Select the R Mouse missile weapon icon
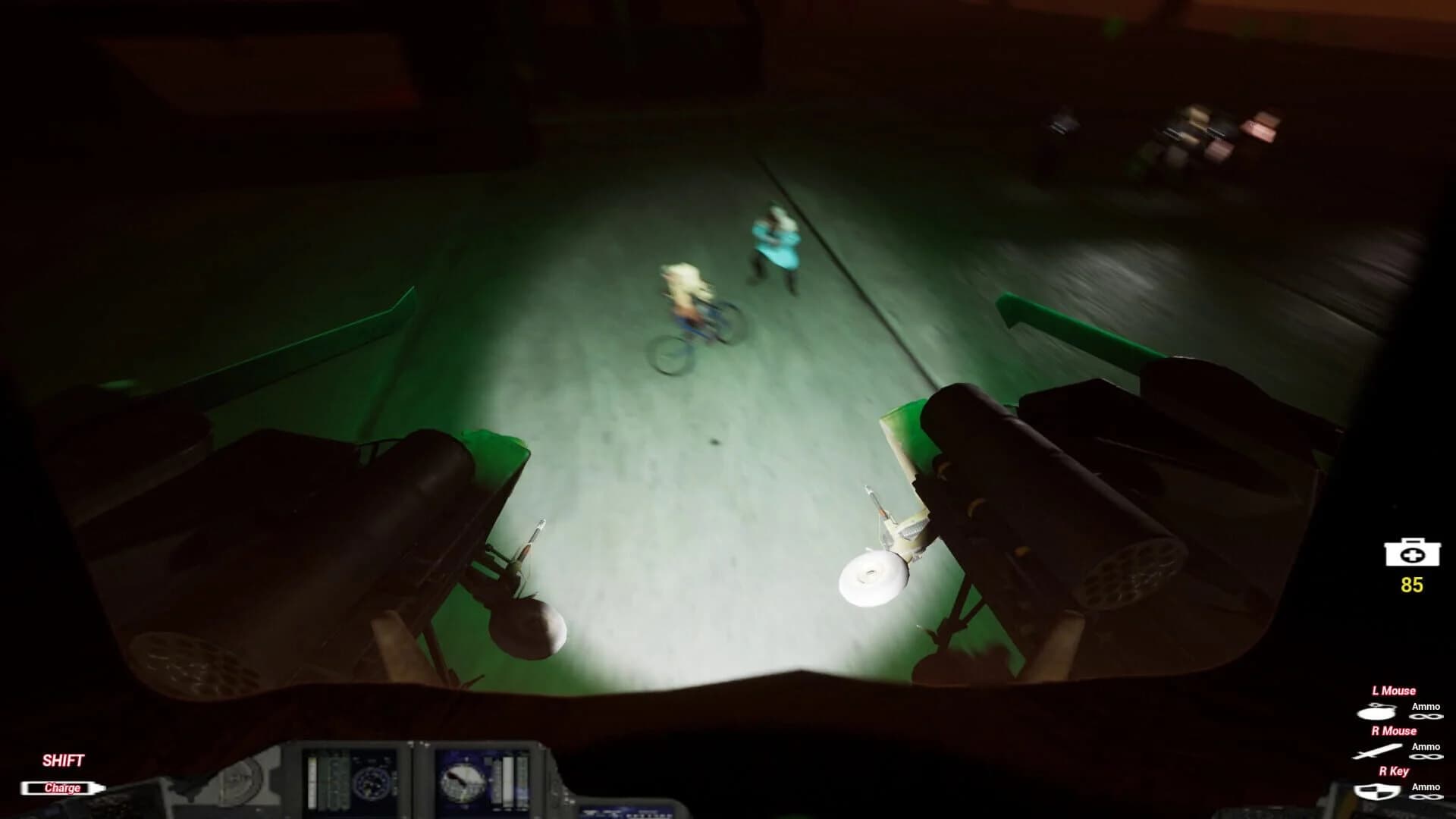The height and width of the screenshot is (819, 1456). pyautogui.click(x=1379, y=750)
